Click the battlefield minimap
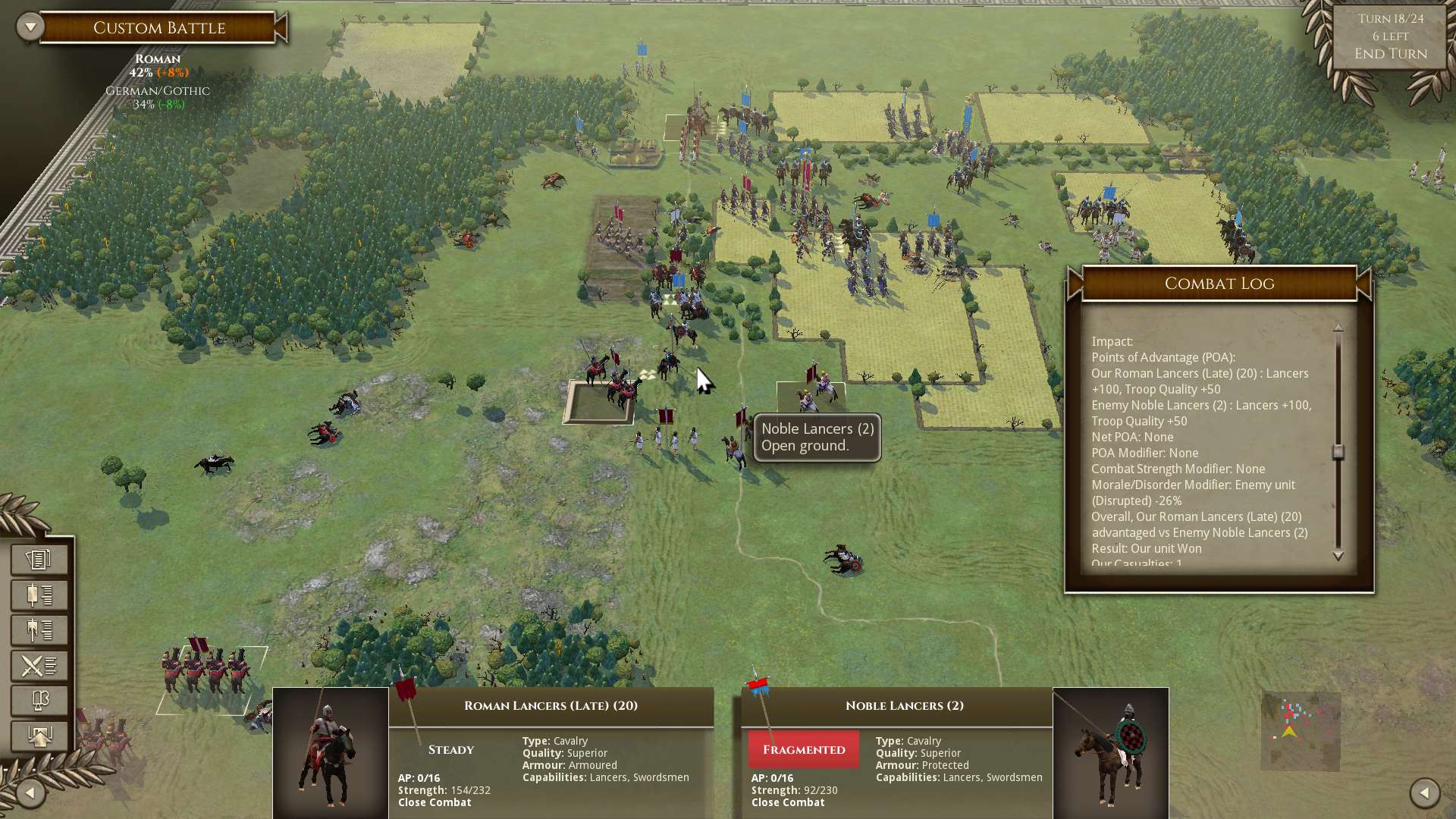The width and height of the screenshot is (1456, 819). (x=1300, y=730)
